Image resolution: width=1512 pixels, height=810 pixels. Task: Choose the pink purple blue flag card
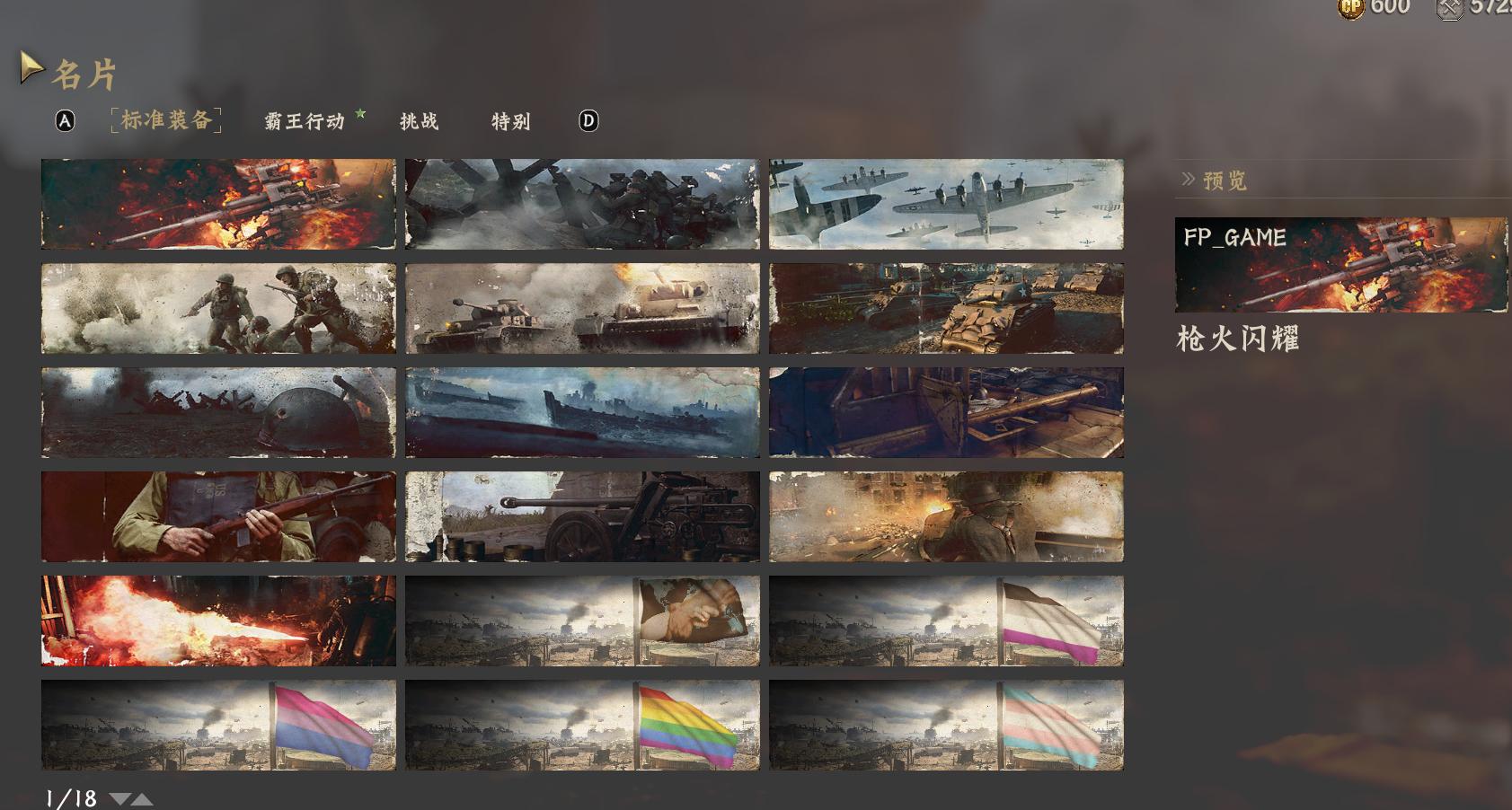click(x=218, y=725)
